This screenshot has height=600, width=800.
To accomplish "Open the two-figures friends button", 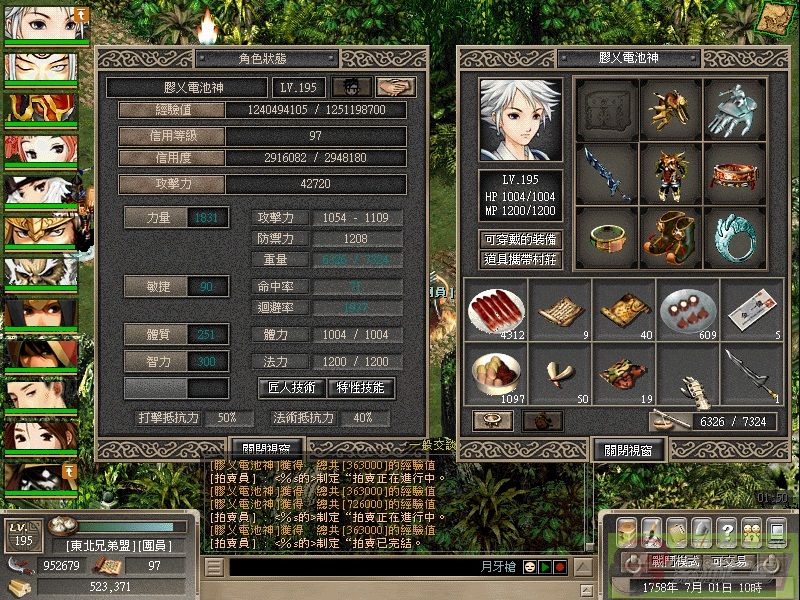I will tap(751, 530).
